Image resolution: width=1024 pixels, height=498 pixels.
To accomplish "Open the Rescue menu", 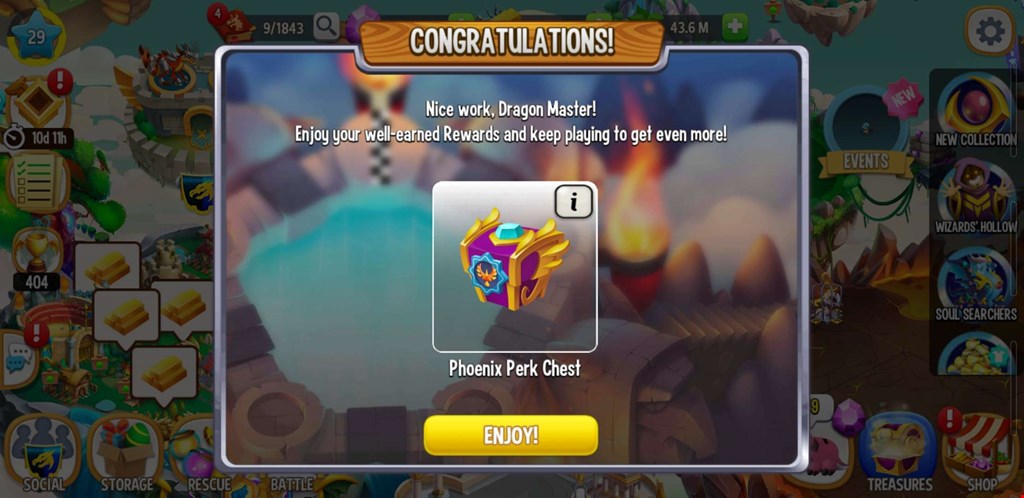I will 208,460.
